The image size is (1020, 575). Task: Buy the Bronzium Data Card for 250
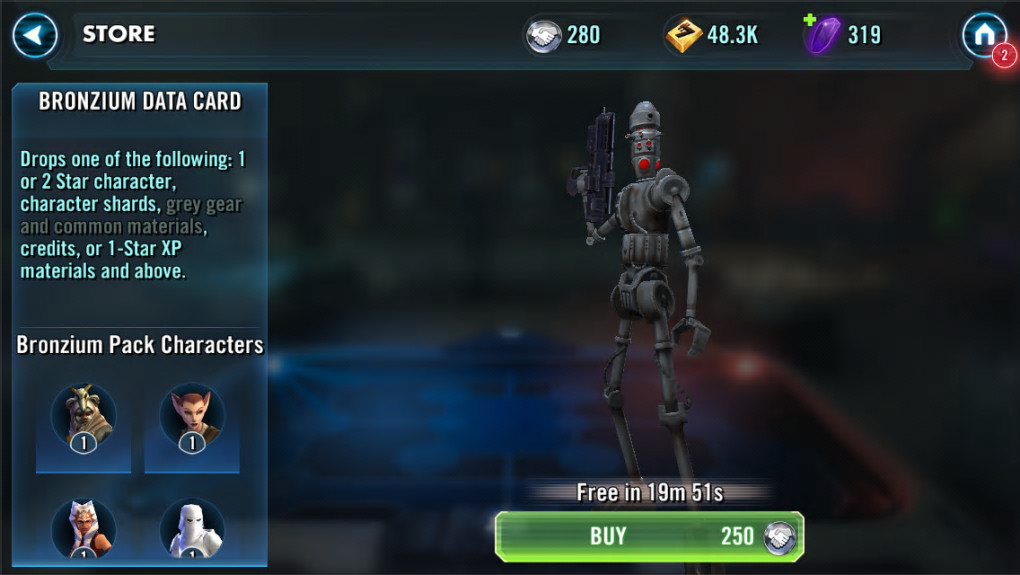pyautogui.click(x=649, y=536)
